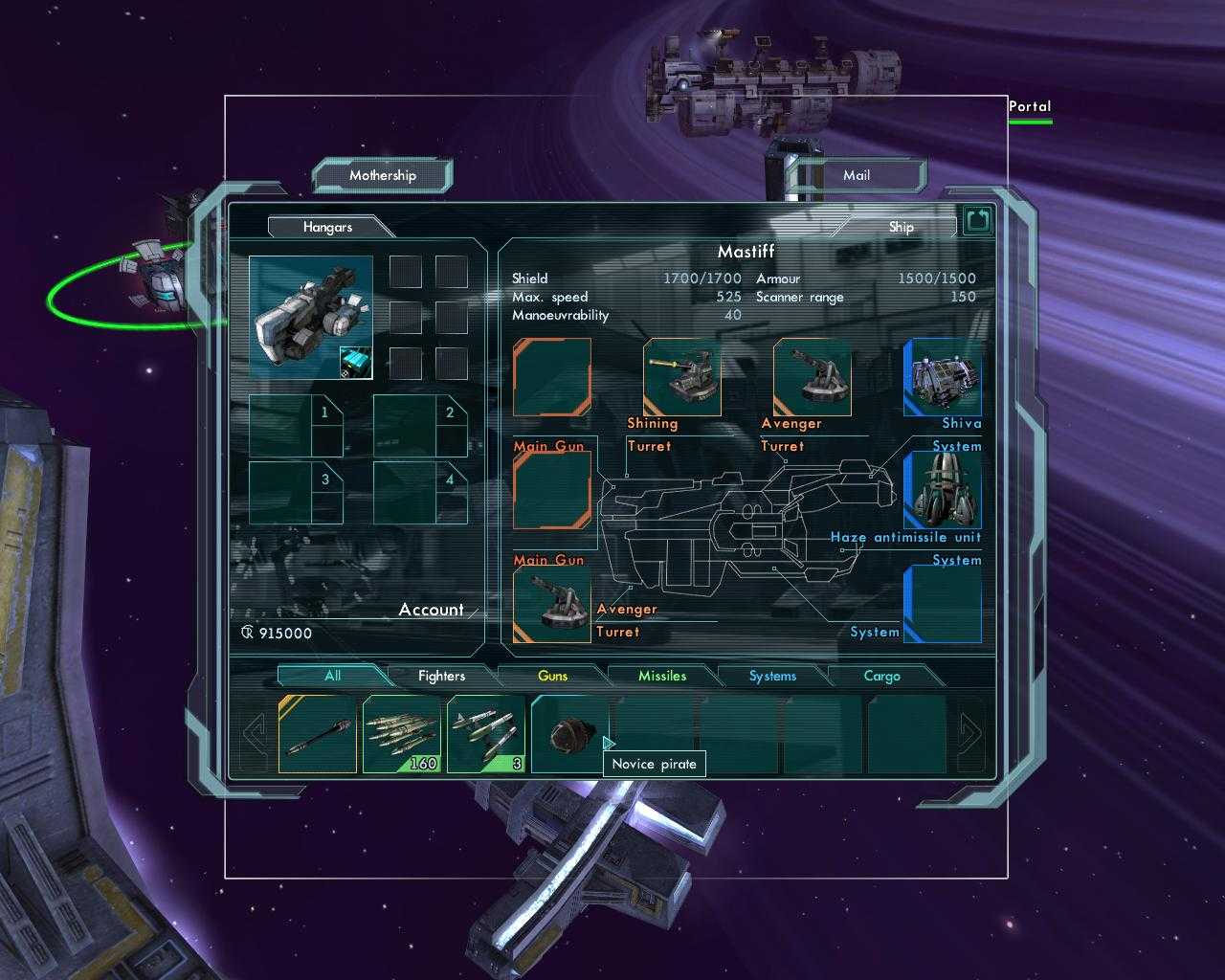Viewport: 1225px width, 980px height.
Task: Open the Missiles category tab
Action: coord(662,676)
